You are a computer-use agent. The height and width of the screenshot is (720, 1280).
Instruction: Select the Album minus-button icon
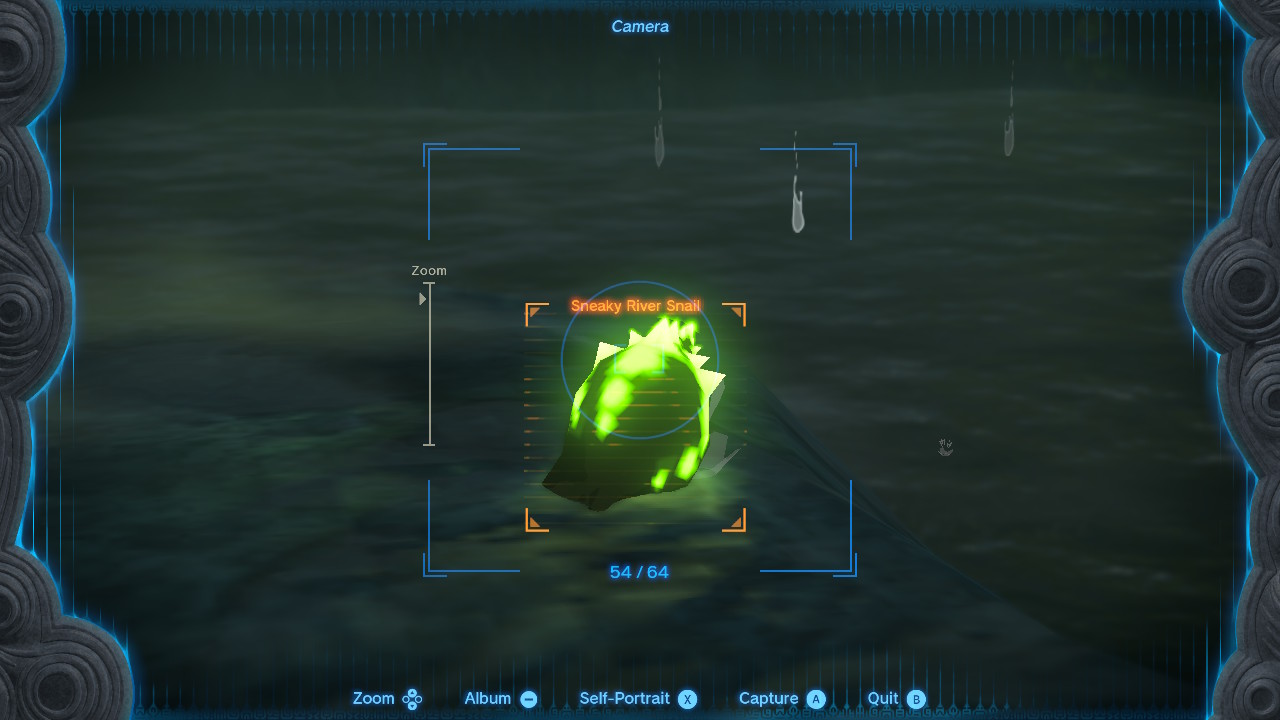[x=528, y=698]
